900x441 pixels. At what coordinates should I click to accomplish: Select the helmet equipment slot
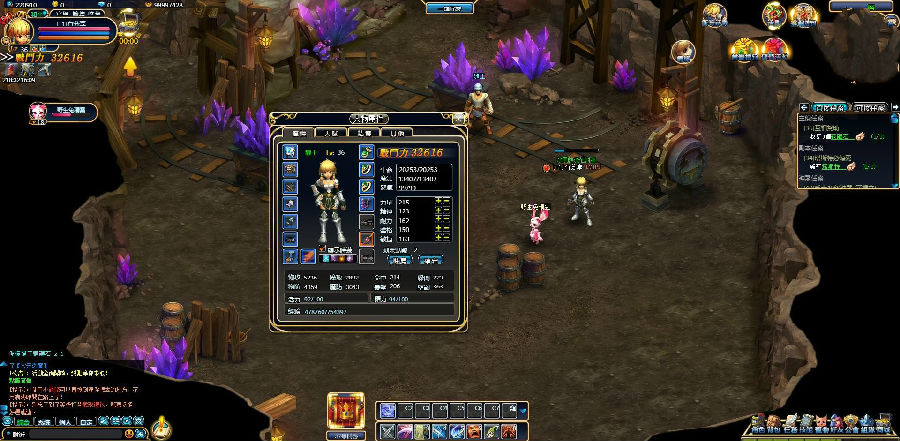coord(290,151)
